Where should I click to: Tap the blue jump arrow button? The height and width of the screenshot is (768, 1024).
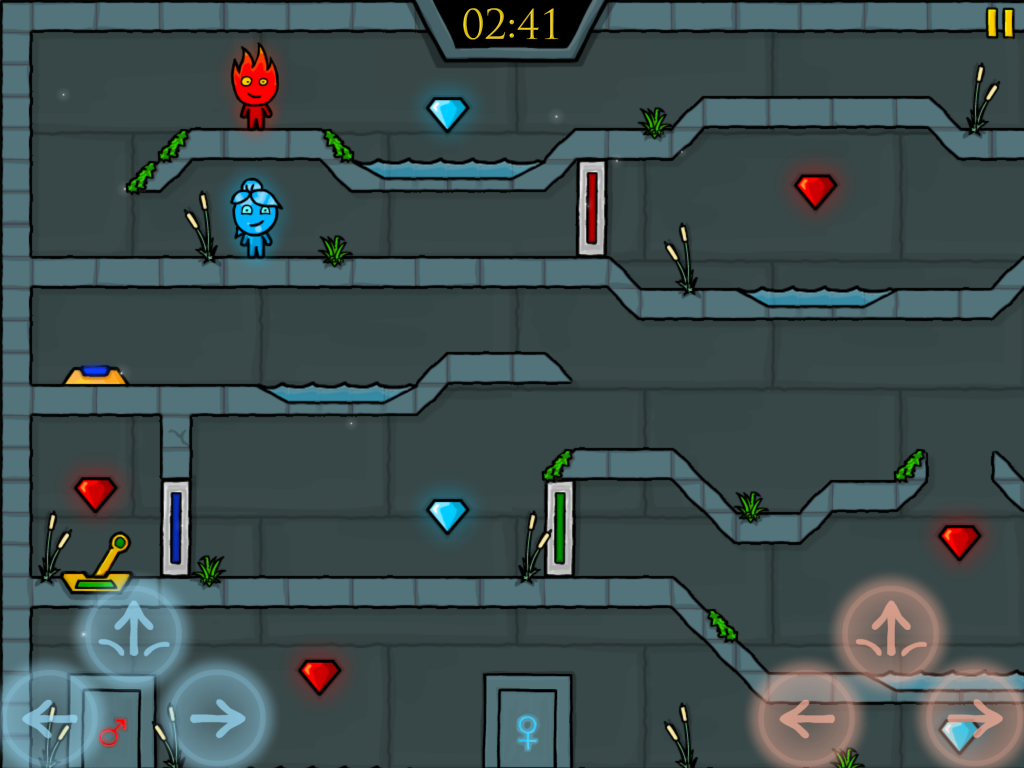(x=133, y=633)
